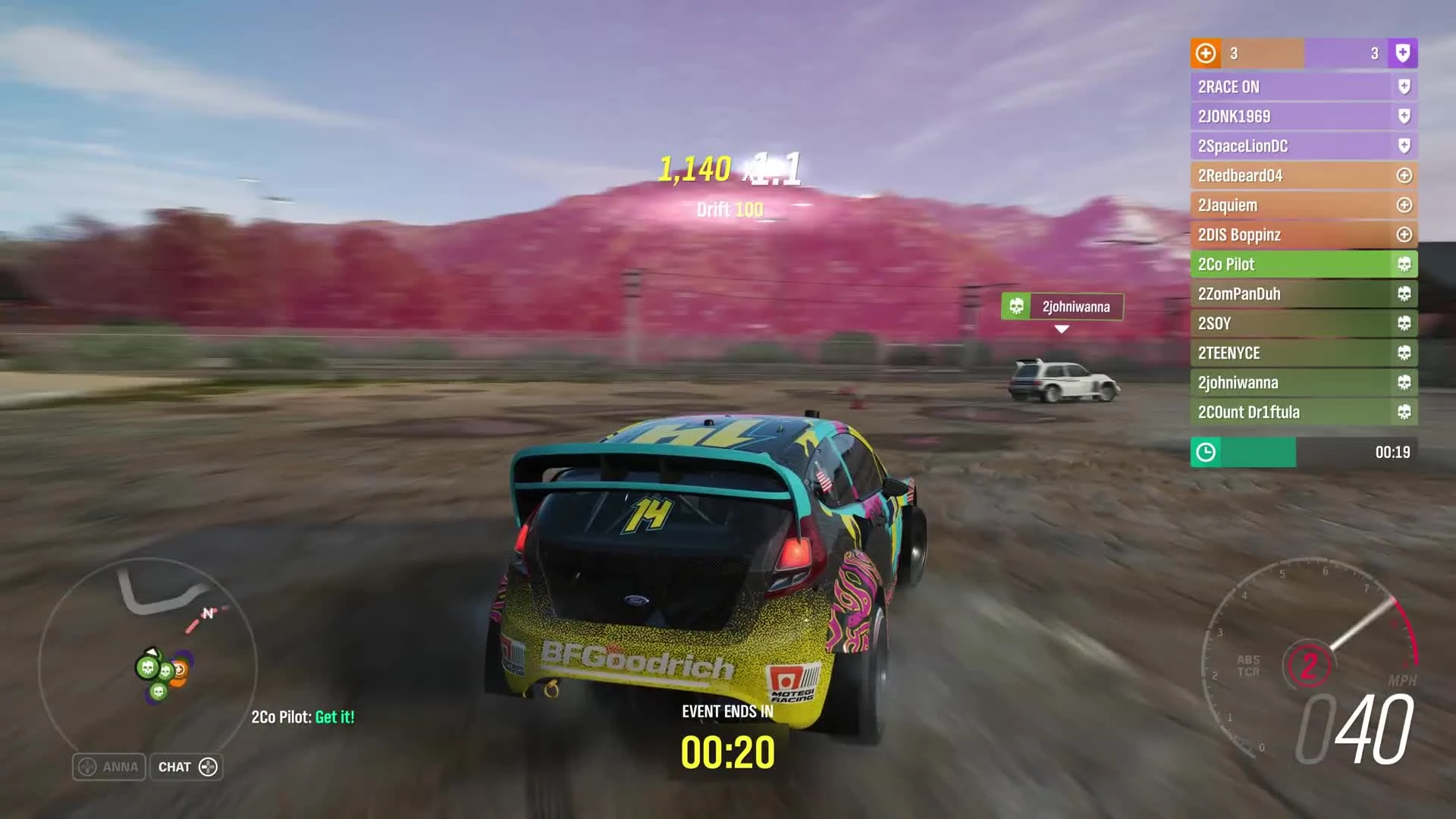Open the ANNA assistant menu
The height and width of the screenshot is (819, 1456).
[x=108, y=767]
